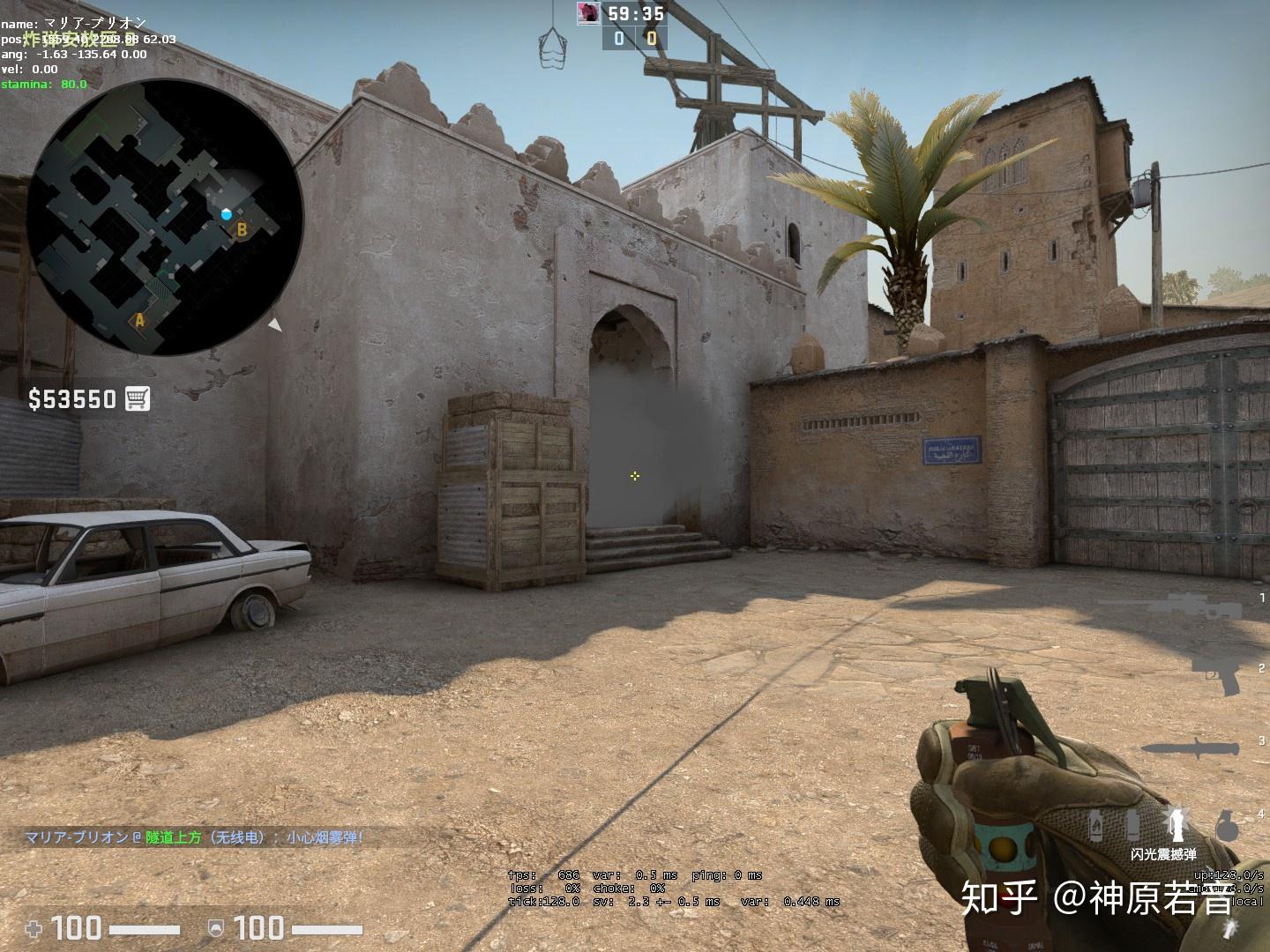
Task: Click bombsite A marker on the radar
Action: (x=138, y=321)
